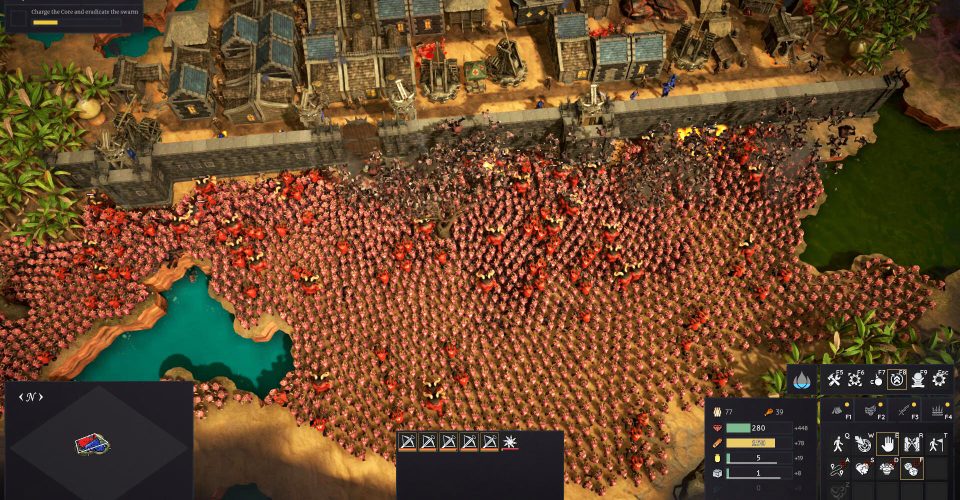Click the water droplet flame icon

click(x=803, y=380)
